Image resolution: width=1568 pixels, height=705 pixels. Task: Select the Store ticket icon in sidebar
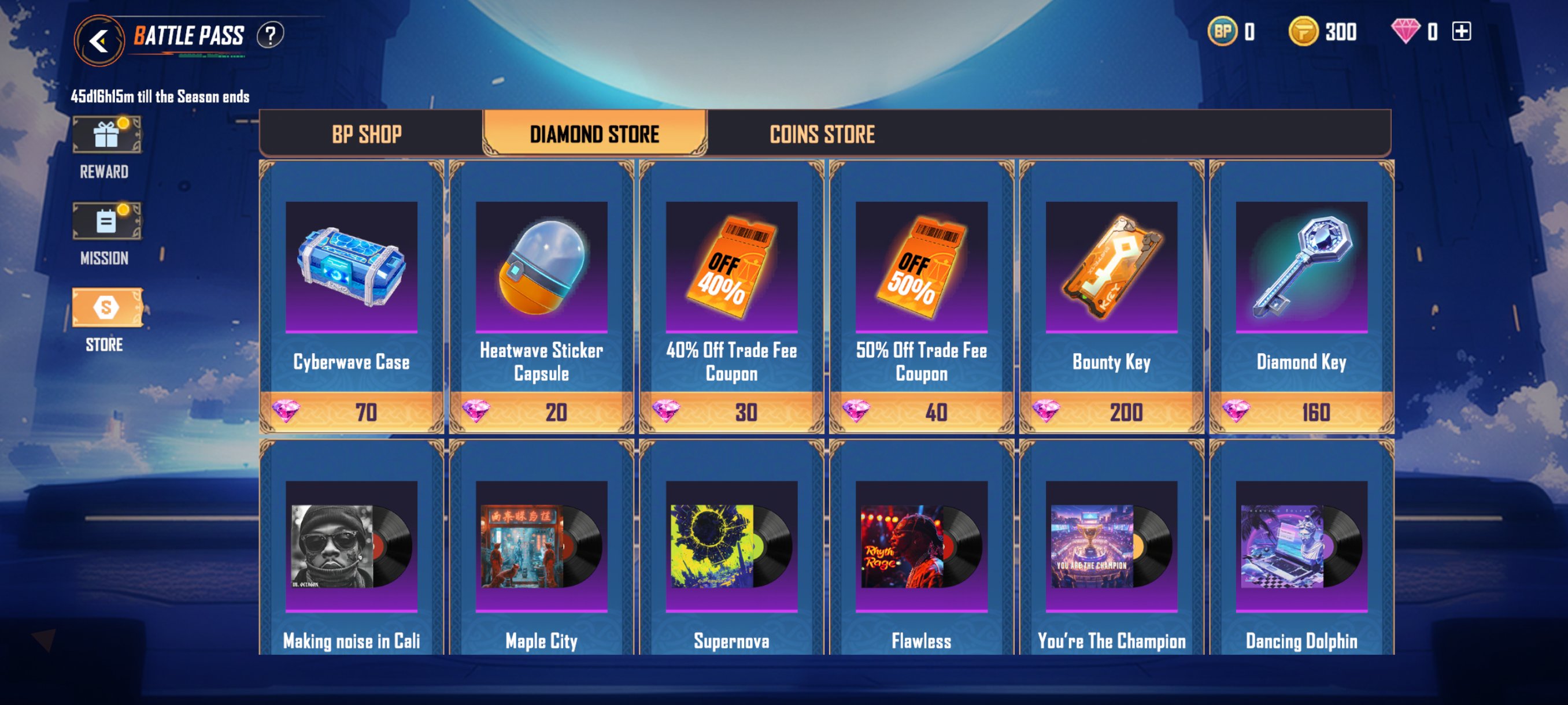[x=107, y=309]
